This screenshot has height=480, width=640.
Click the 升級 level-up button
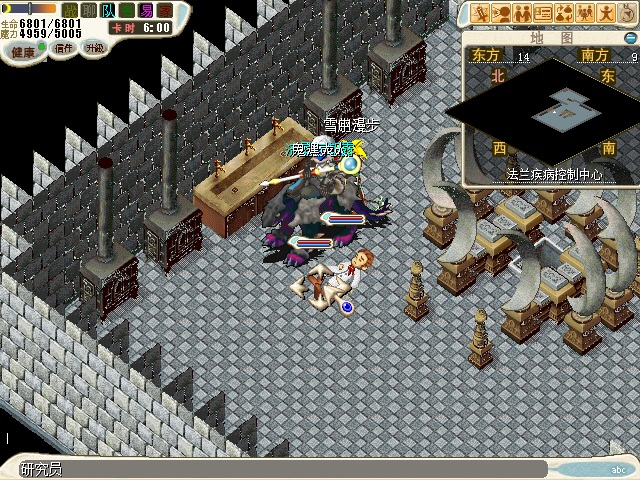coord(94,47)
